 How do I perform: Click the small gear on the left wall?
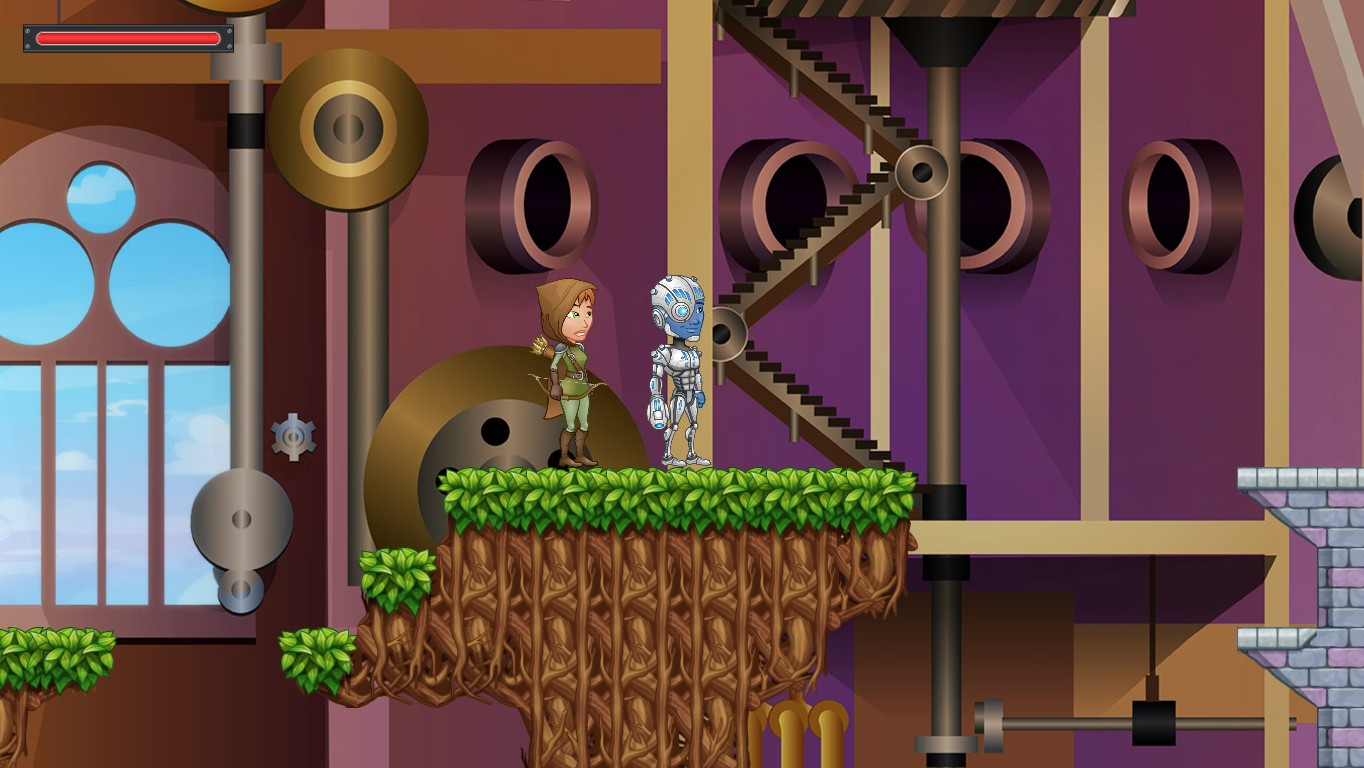291,435
